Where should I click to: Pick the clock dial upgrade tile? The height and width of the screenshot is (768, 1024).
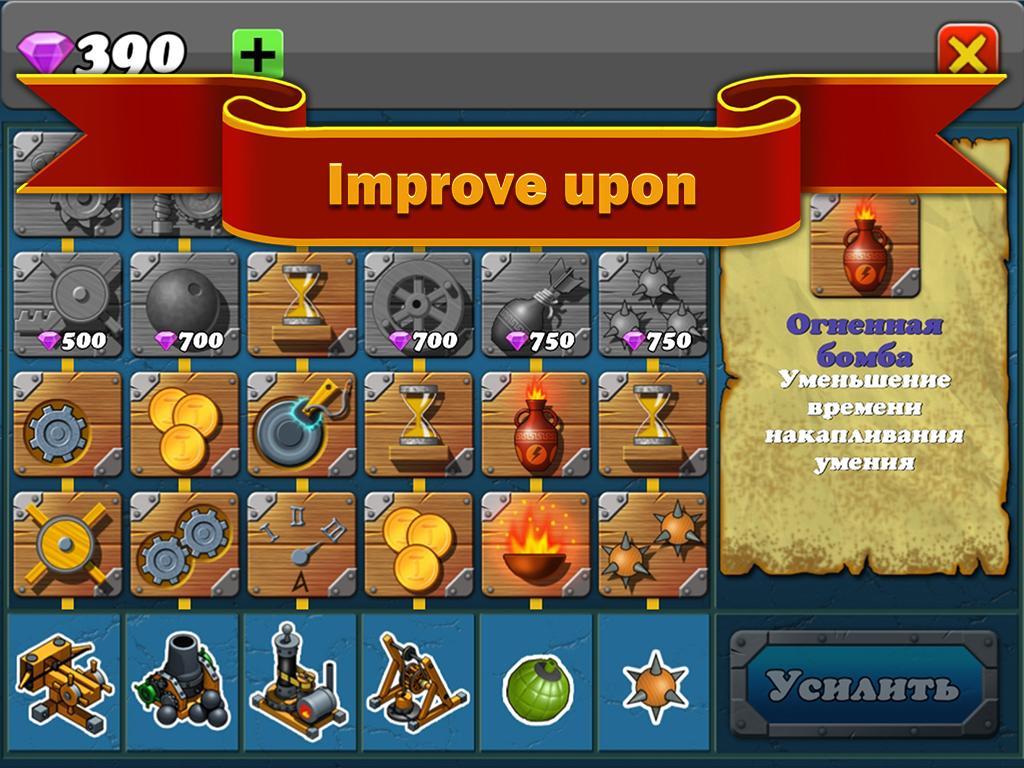[301, 544]
